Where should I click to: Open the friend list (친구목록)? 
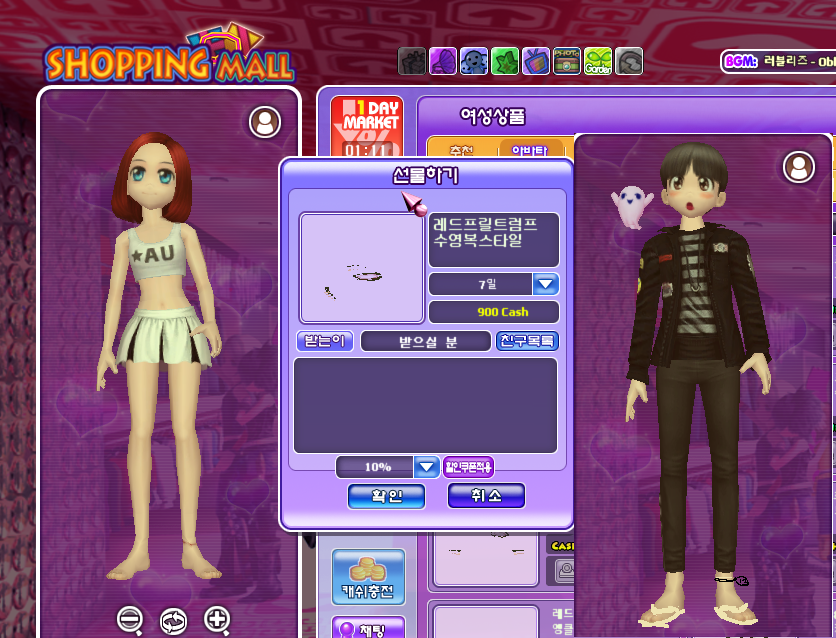[527, 341]
